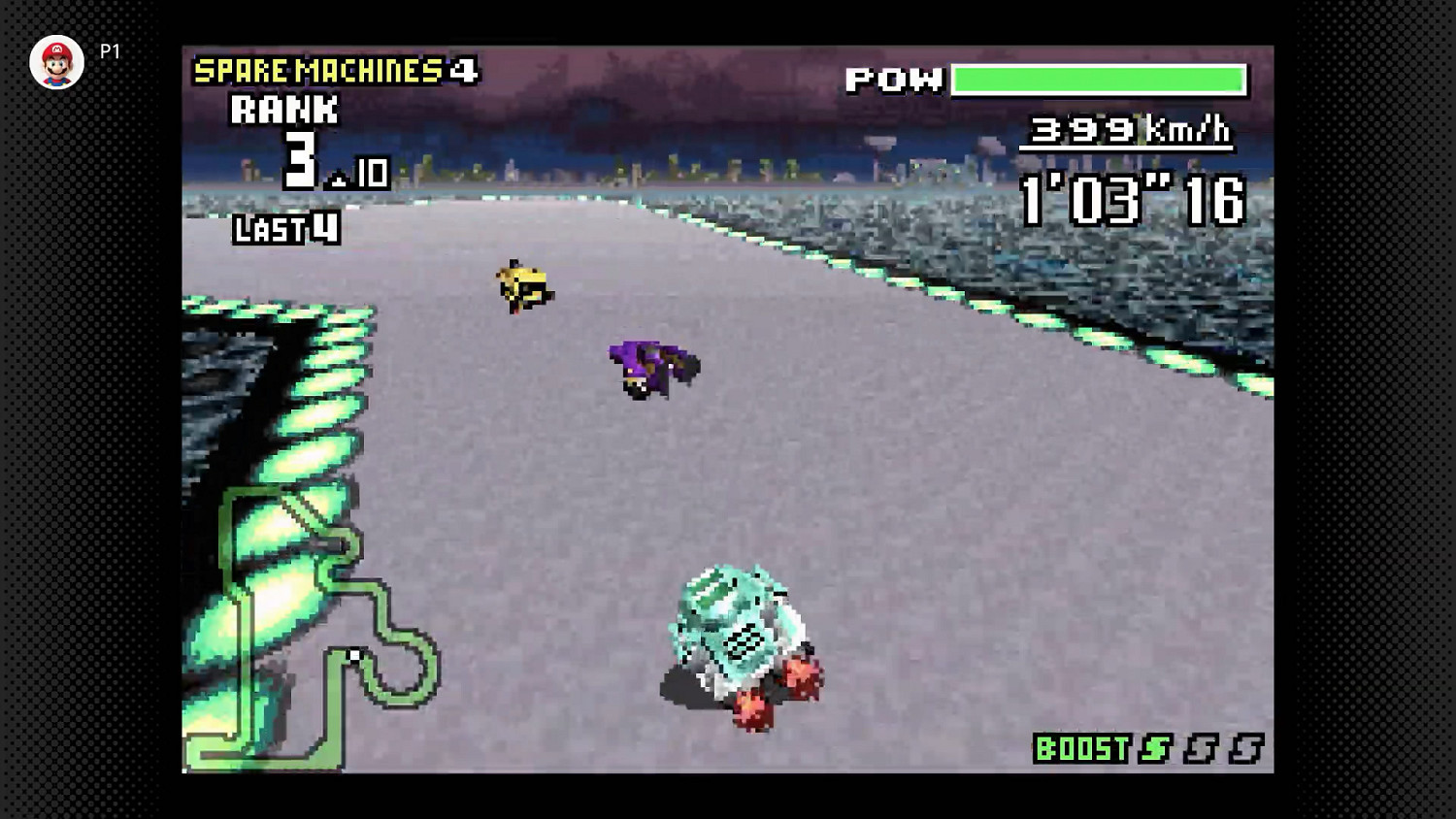Click the POW label
Image resolution: width=1456 pixels, height=819 pixels.
(894, 80)
